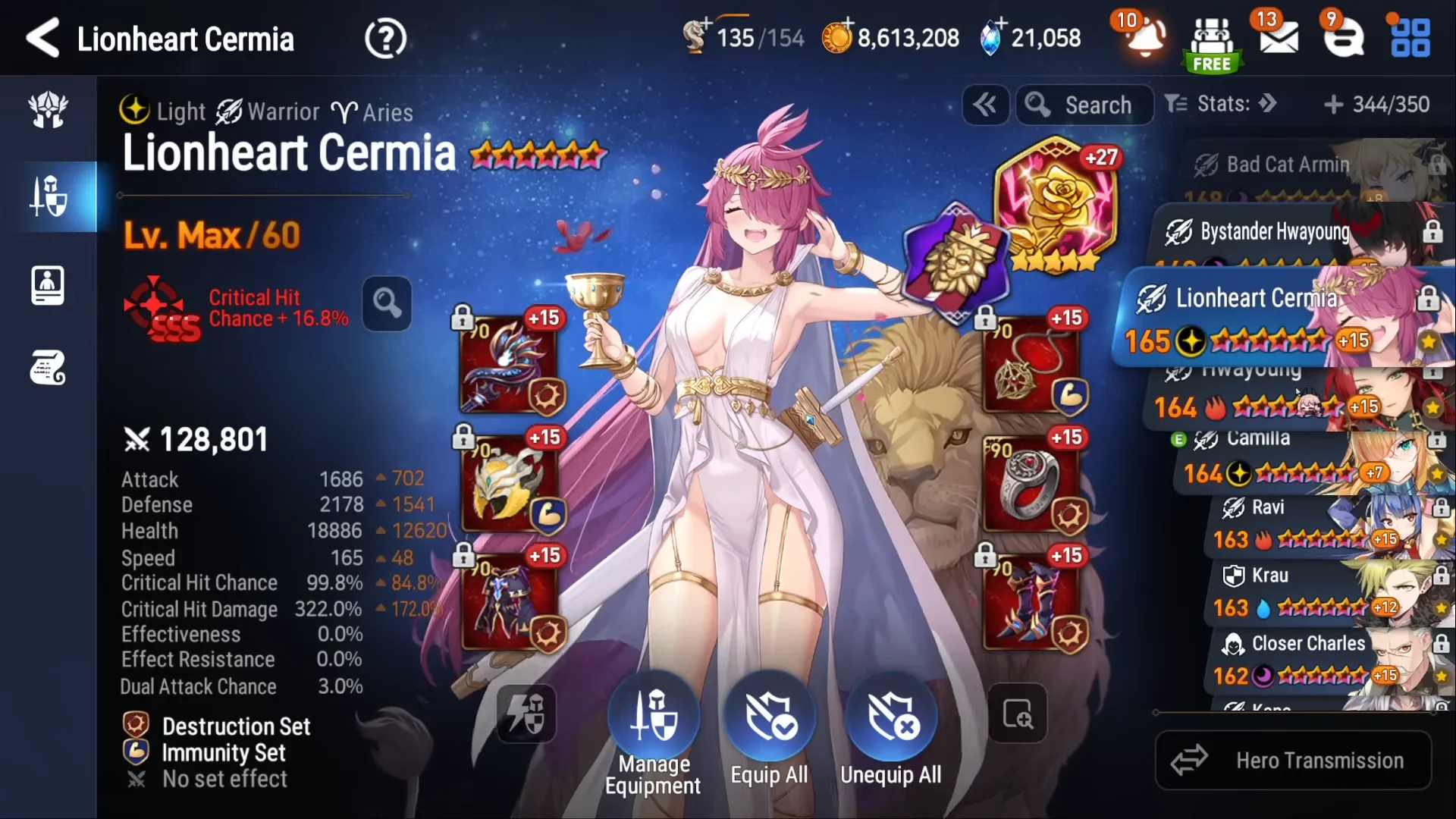Open the question mark help button

tap(385, 39)
